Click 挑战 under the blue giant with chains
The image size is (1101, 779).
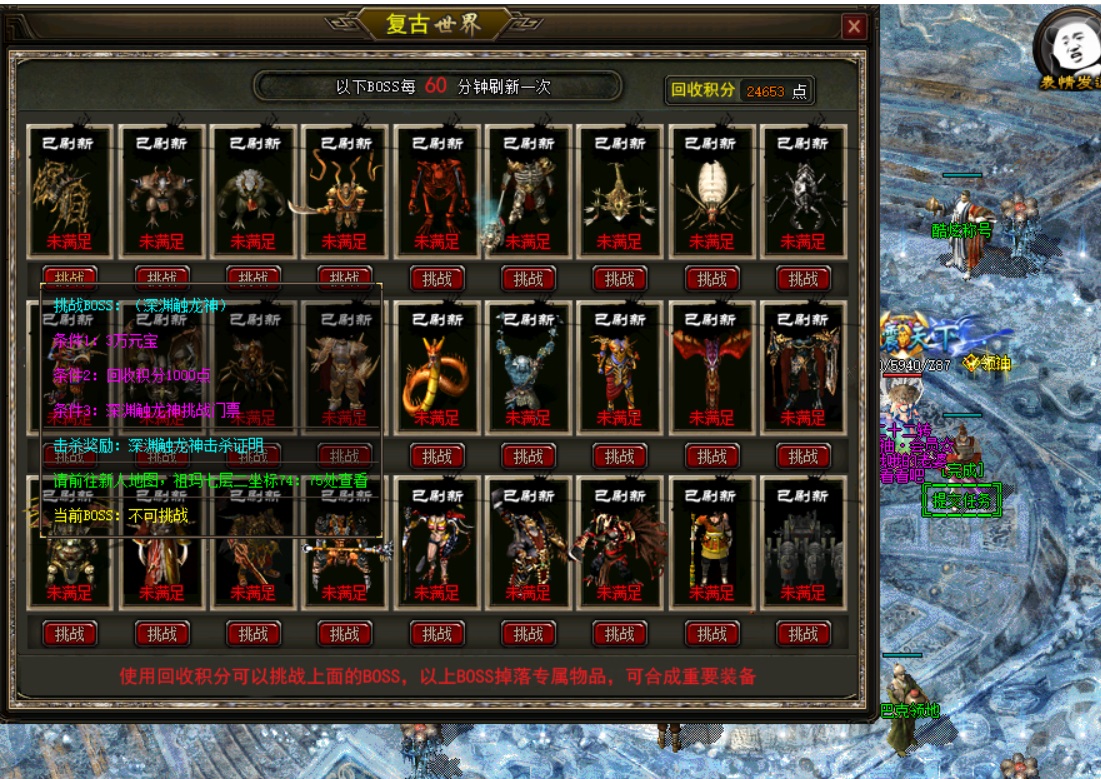point(528,456)
